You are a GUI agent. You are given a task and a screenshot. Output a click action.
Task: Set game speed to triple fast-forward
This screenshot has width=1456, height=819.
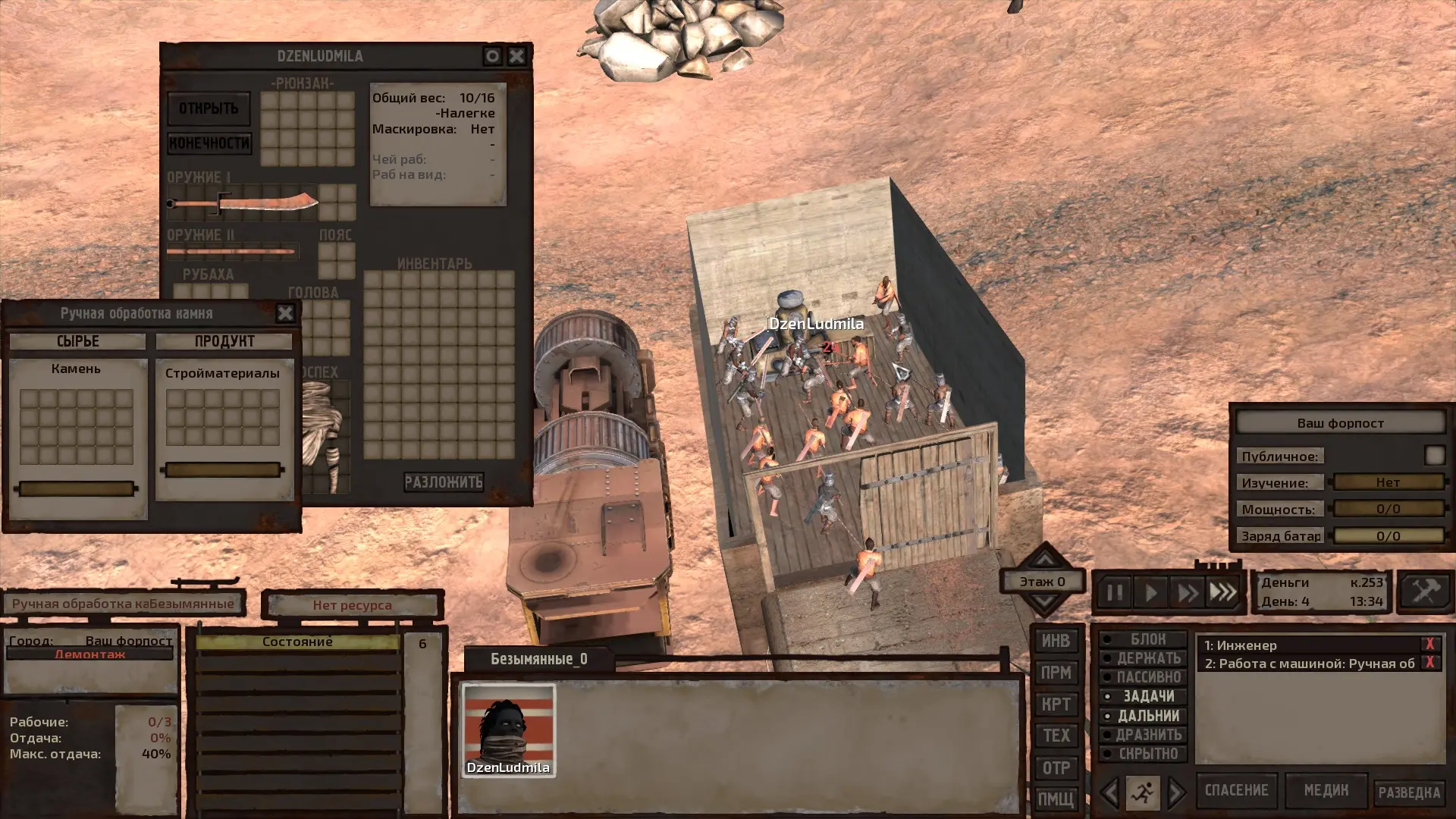1222,592
